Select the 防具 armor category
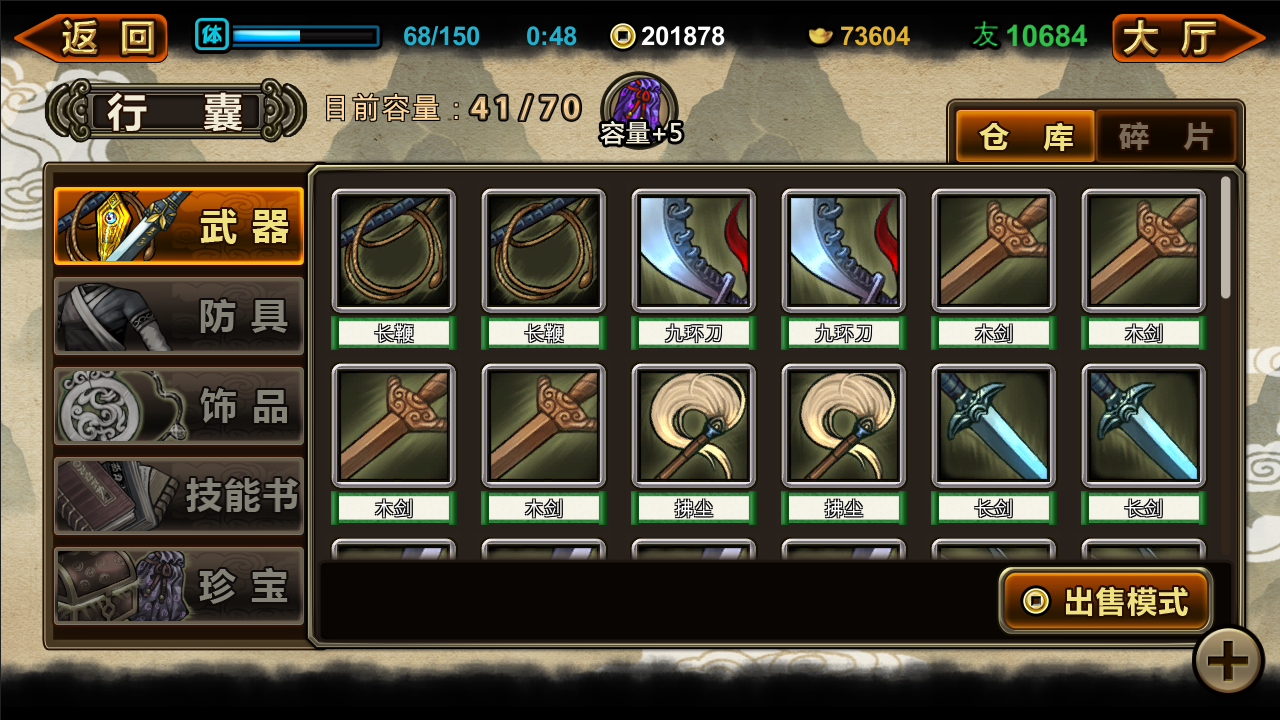The image size is (1280, 720). 179,316
